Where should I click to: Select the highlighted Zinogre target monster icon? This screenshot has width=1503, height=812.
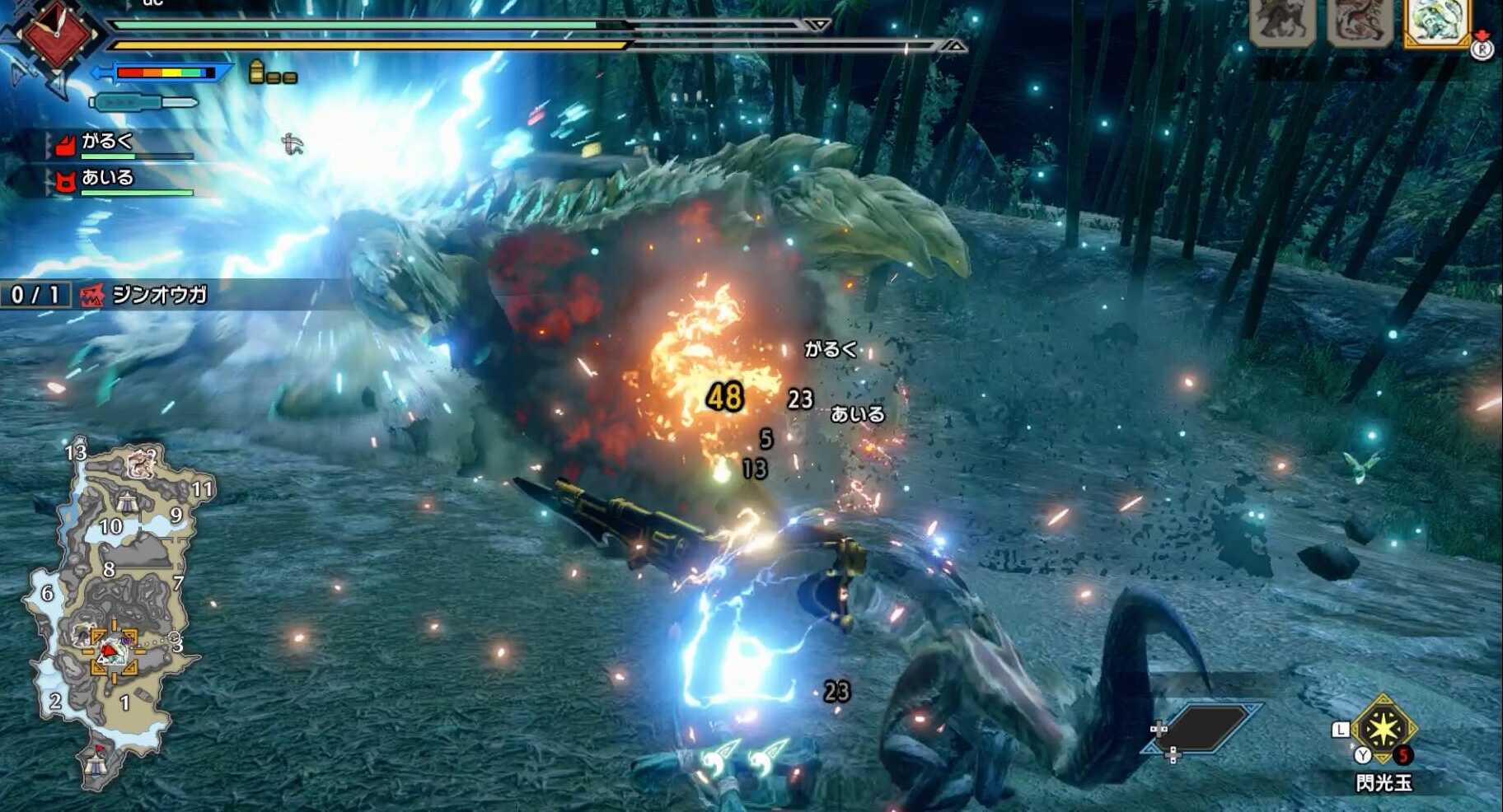1436,21
